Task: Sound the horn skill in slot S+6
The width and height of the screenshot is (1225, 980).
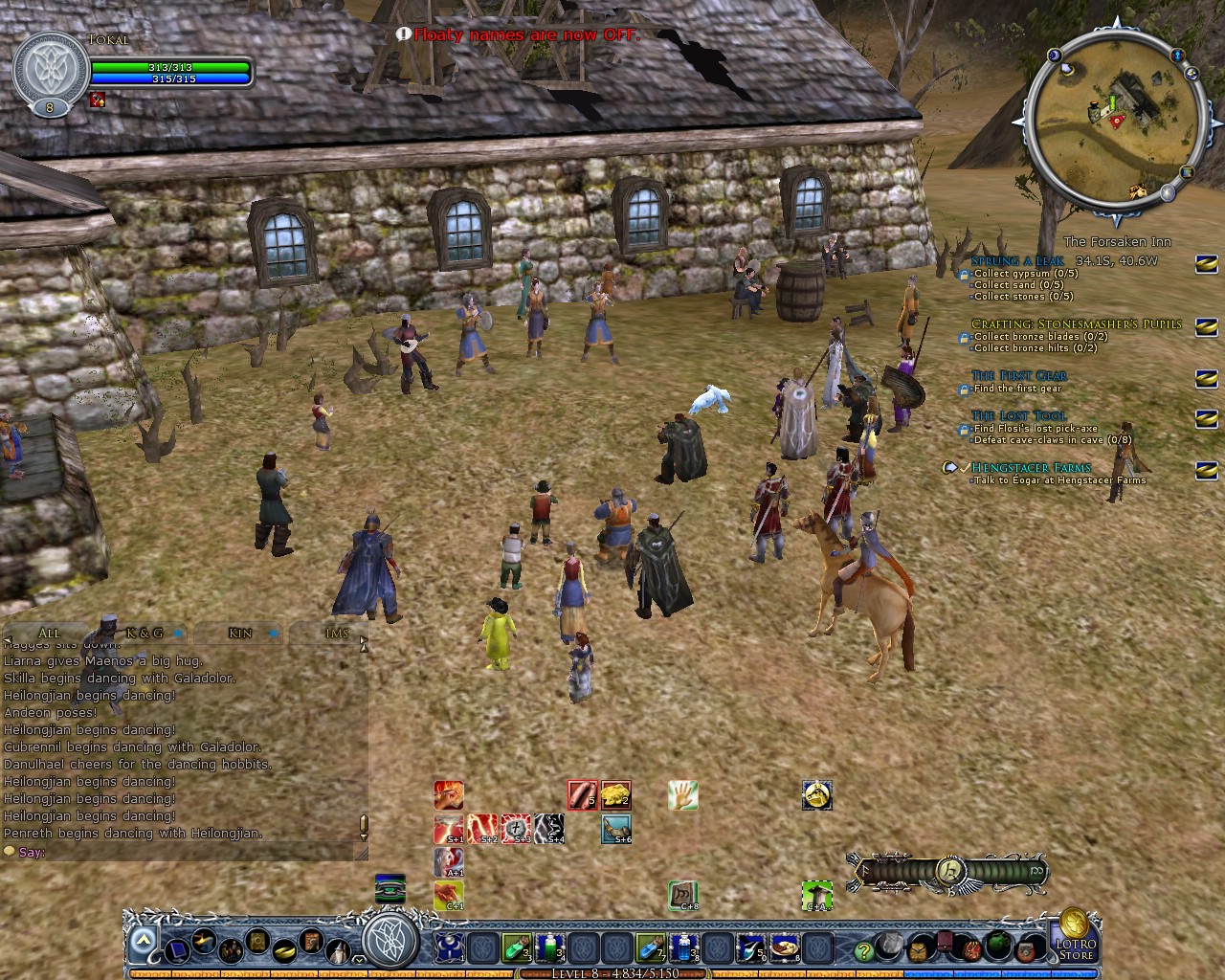Action: [615, 829]
